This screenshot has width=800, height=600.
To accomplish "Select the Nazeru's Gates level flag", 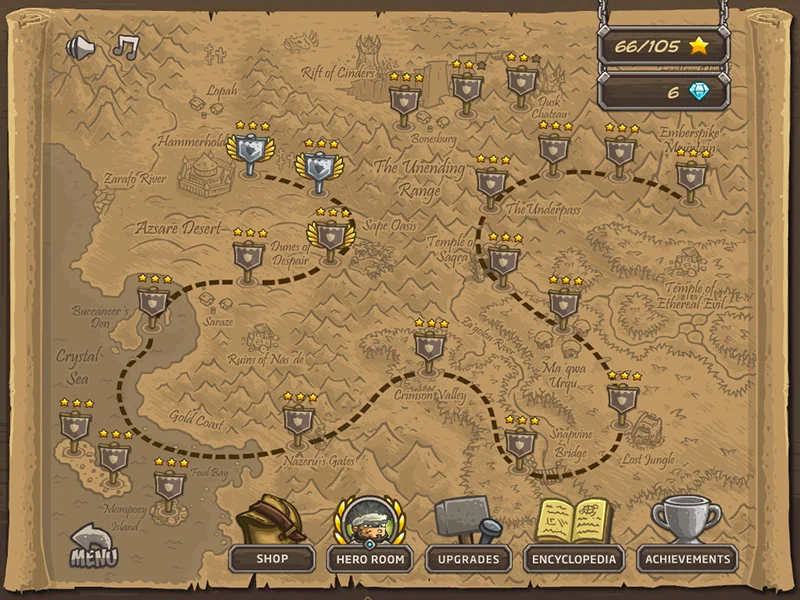I will tap(298, 420).
